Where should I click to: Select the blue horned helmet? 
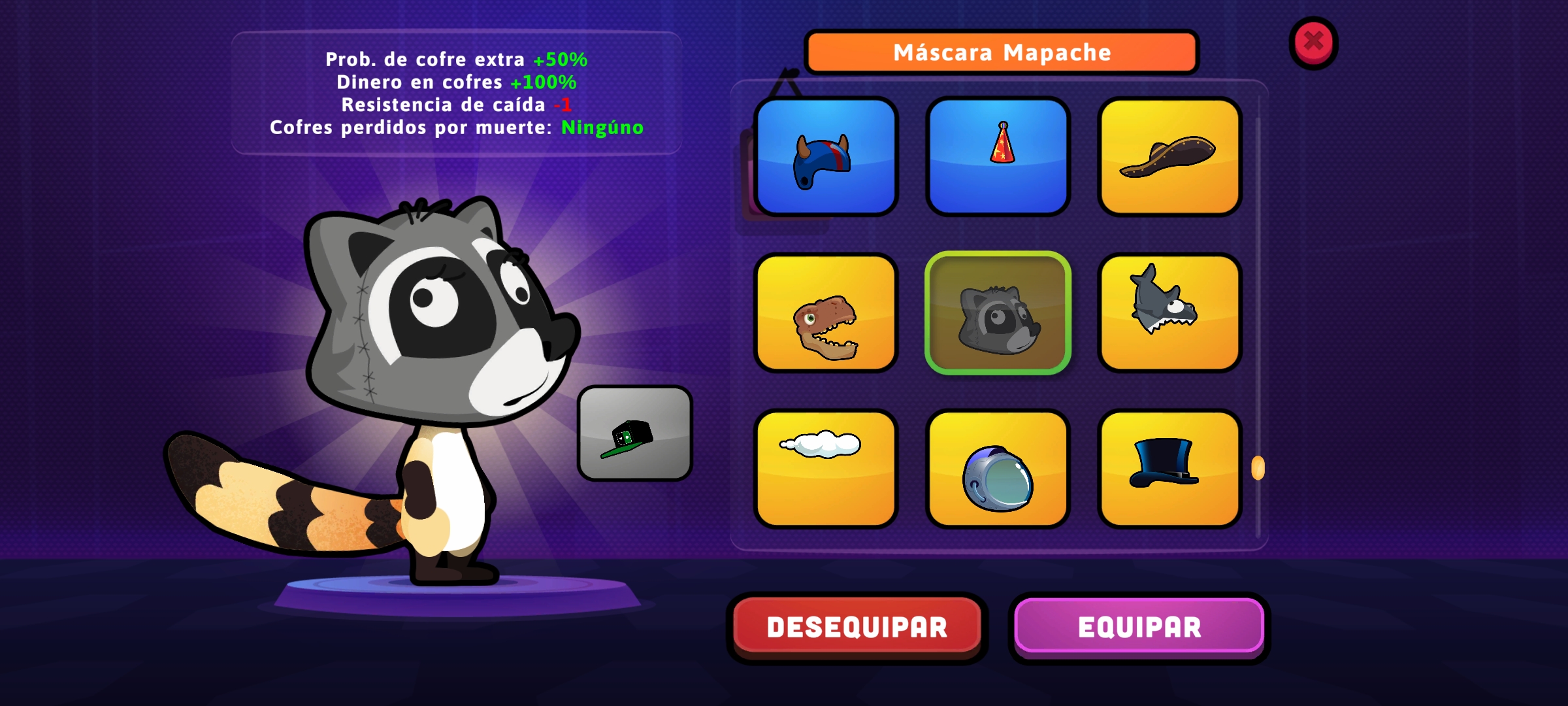826,157
